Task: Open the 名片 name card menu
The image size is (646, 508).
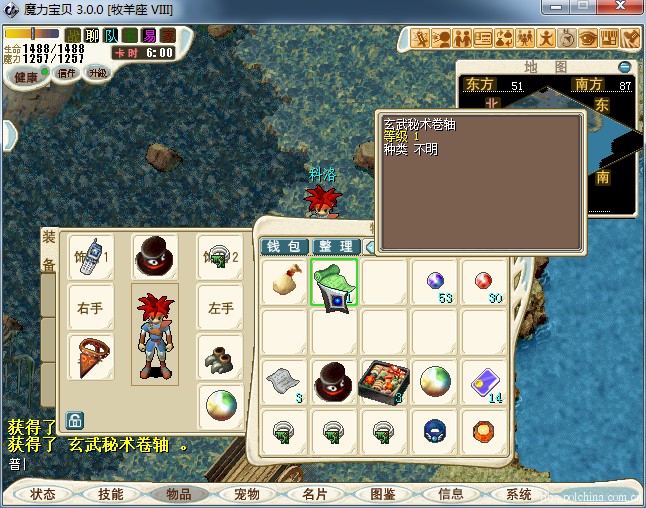Action: click(x=315, y=494)
